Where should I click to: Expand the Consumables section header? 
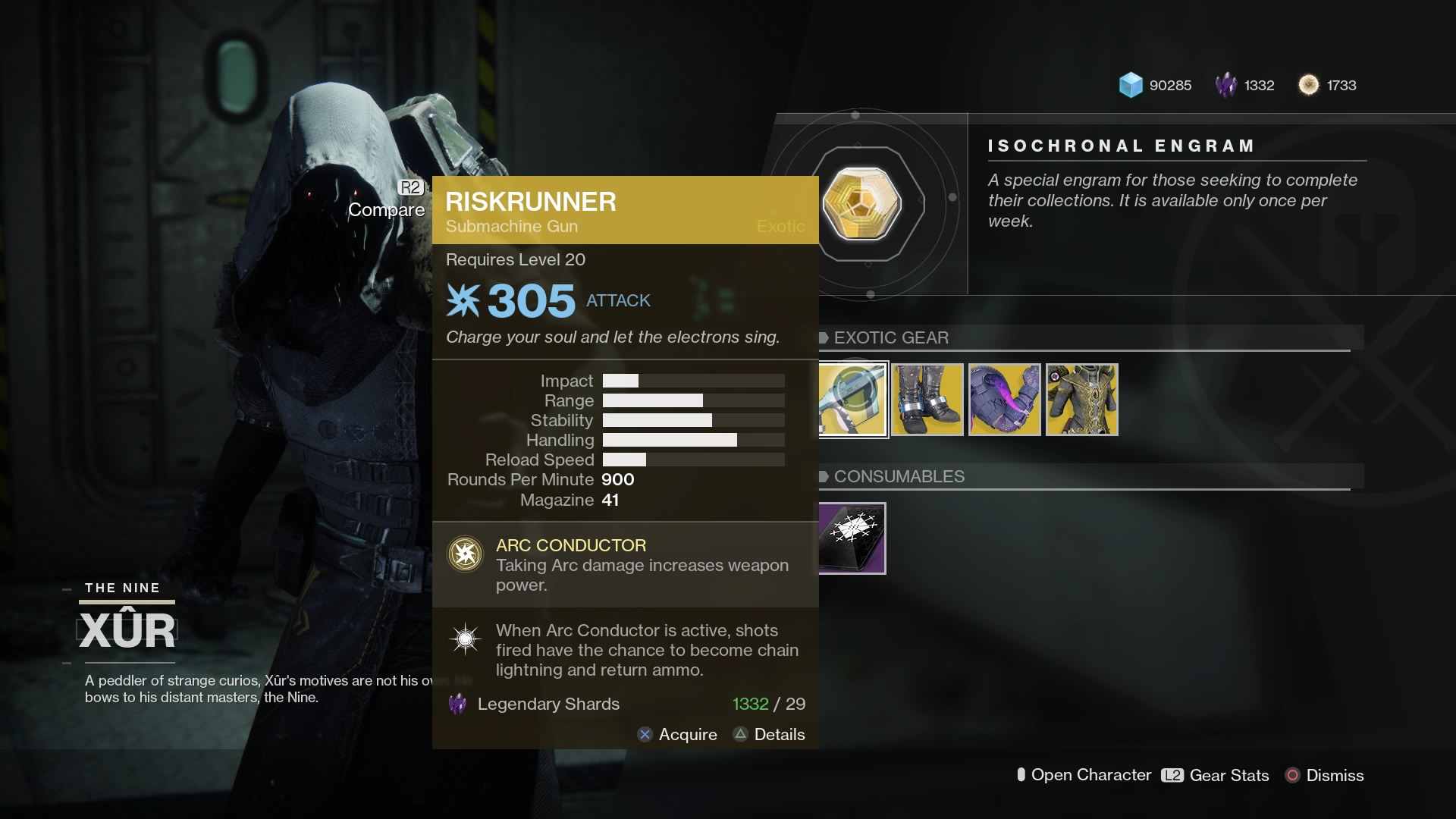click(x=899, y=477)
